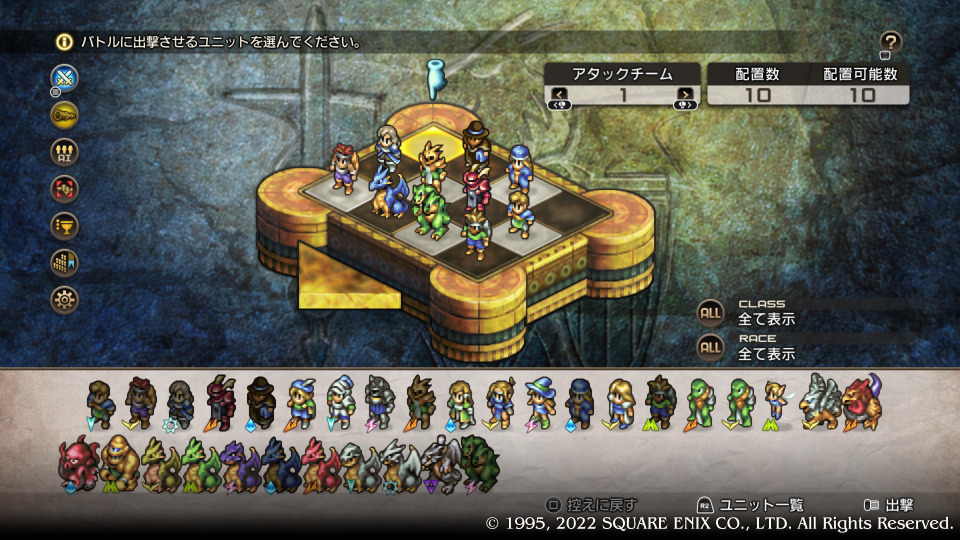Open the golden spyglass scouting icon

[65, 114]
